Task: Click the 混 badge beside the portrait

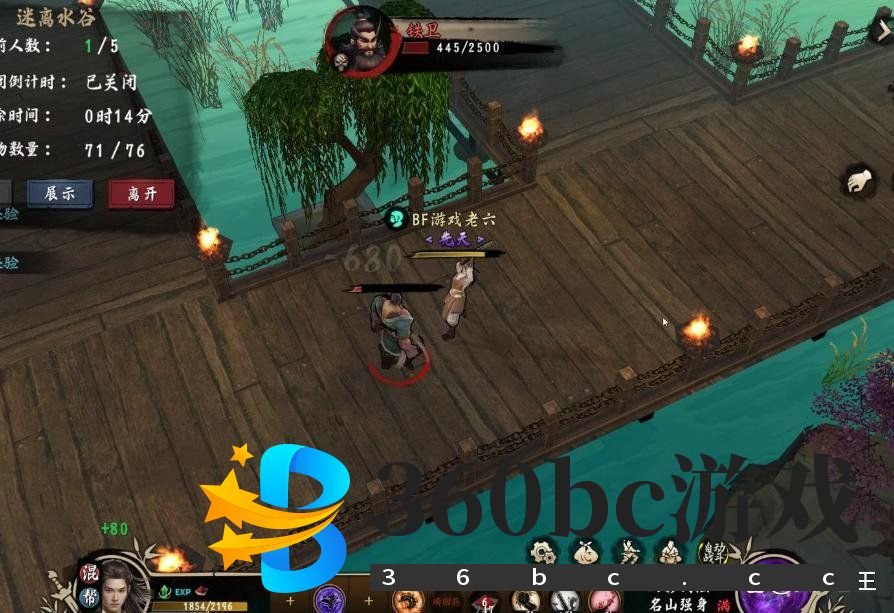Action: click(x=88, y=574)
